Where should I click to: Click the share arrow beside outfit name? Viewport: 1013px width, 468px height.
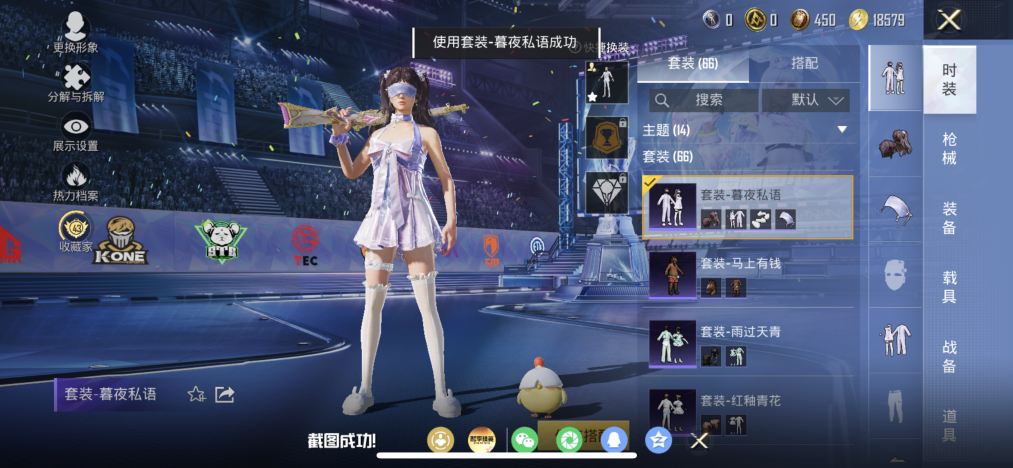click(225, 395)
